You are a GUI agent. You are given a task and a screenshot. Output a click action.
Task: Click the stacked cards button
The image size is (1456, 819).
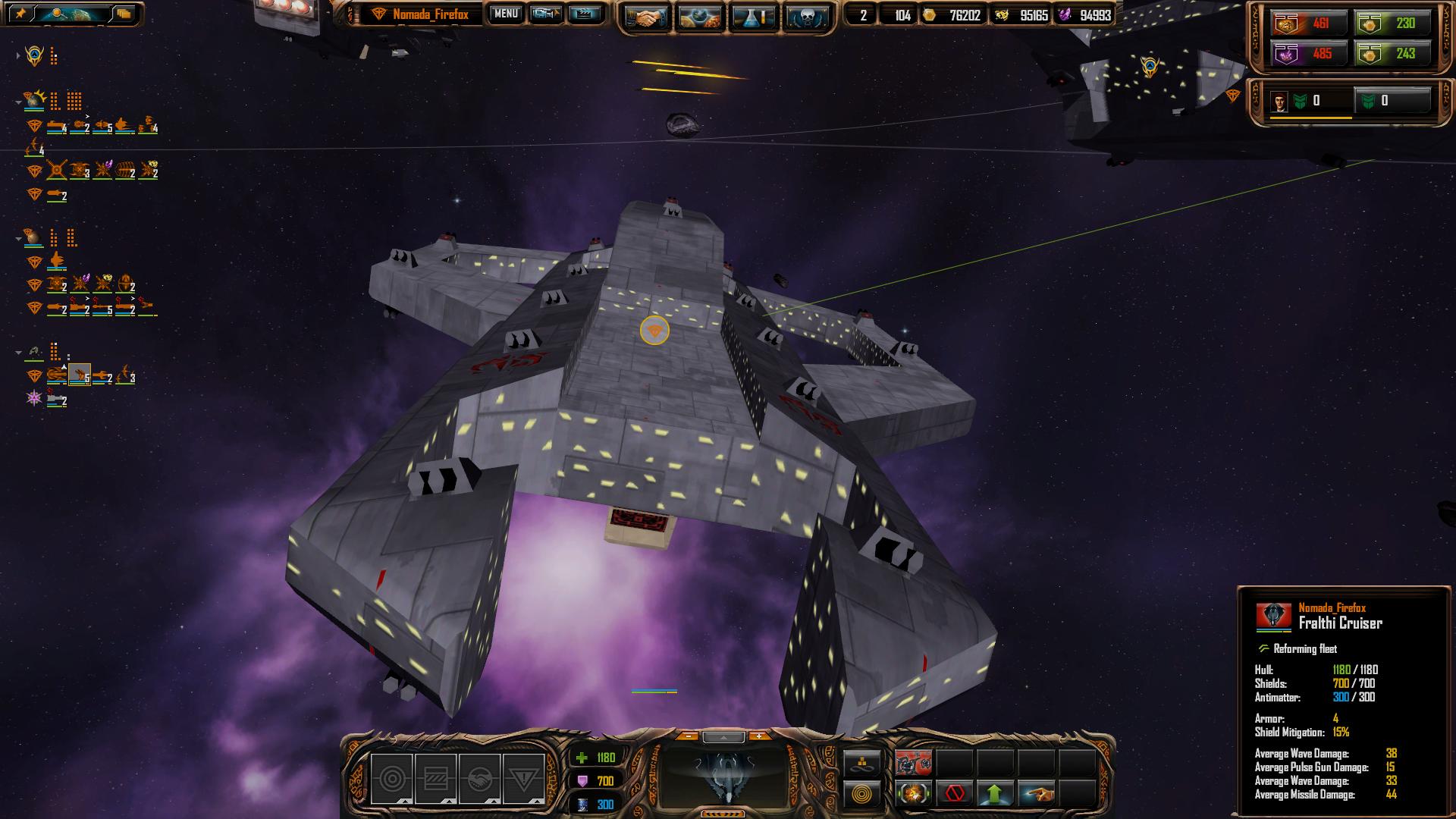[x=124, y=14]
